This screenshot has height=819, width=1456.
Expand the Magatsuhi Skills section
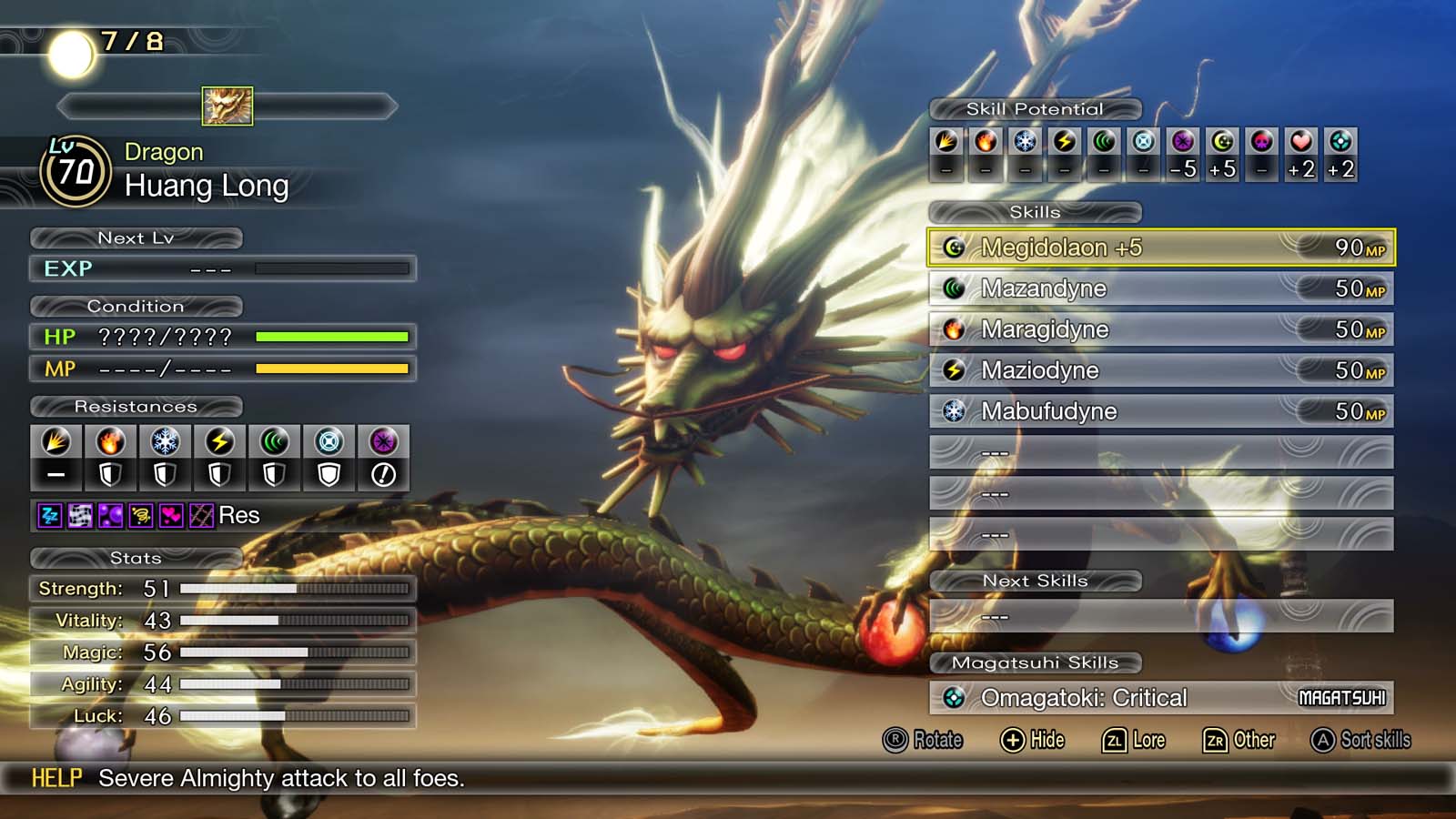pyautogui.click(x=1034, y=662)
